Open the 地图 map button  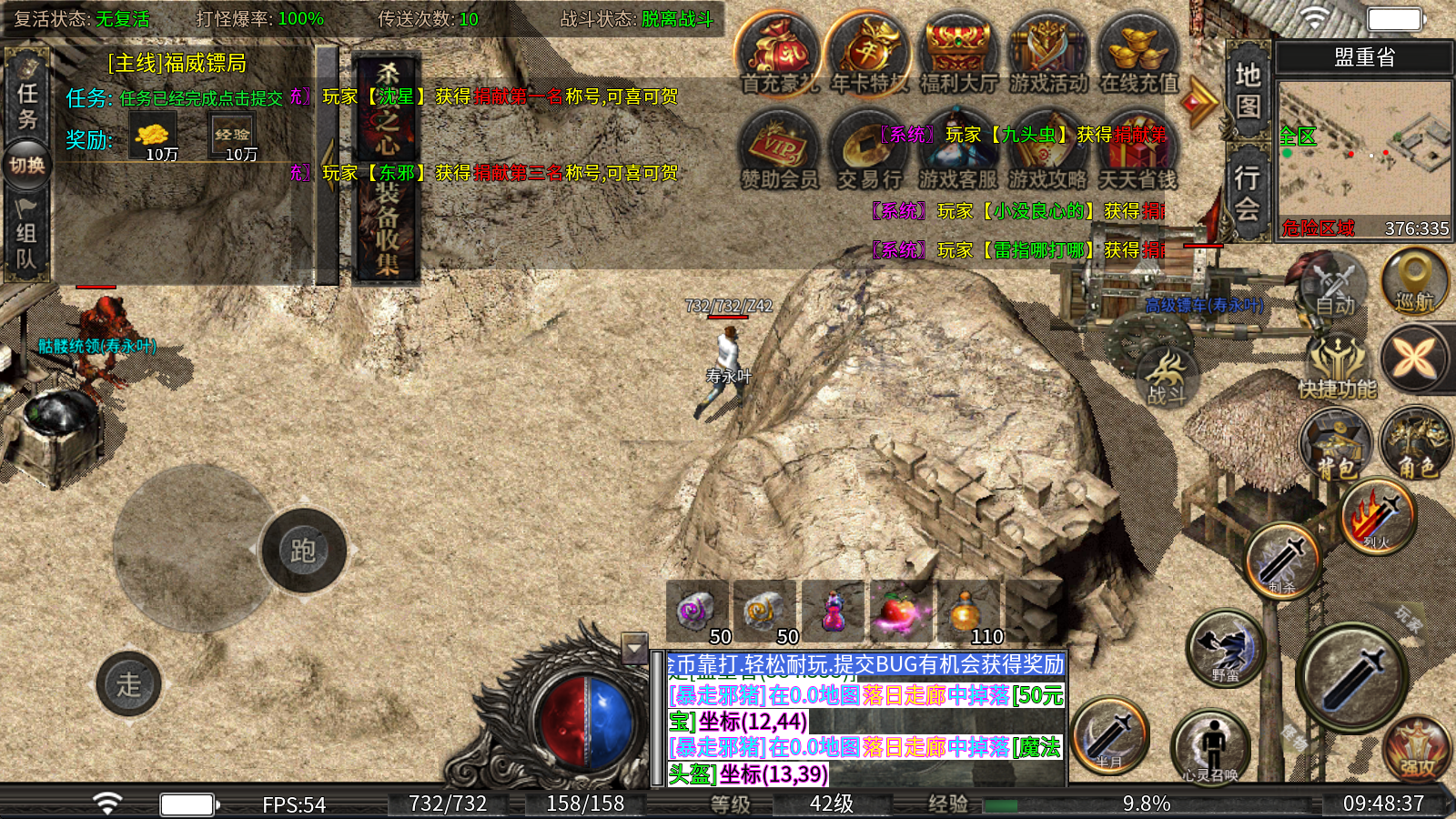click(1248, 89)
